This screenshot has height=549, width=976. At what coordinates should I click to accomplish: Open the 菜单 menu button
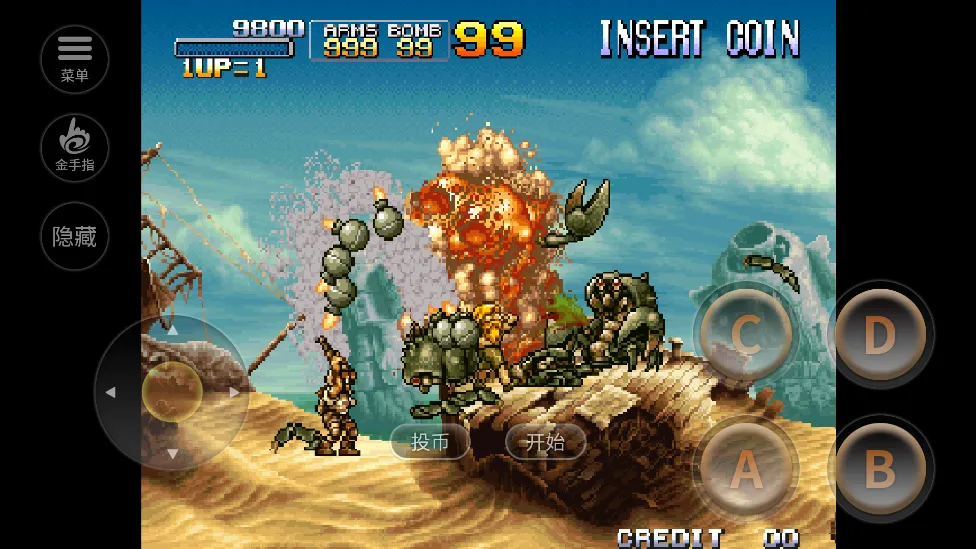point(75,59)
